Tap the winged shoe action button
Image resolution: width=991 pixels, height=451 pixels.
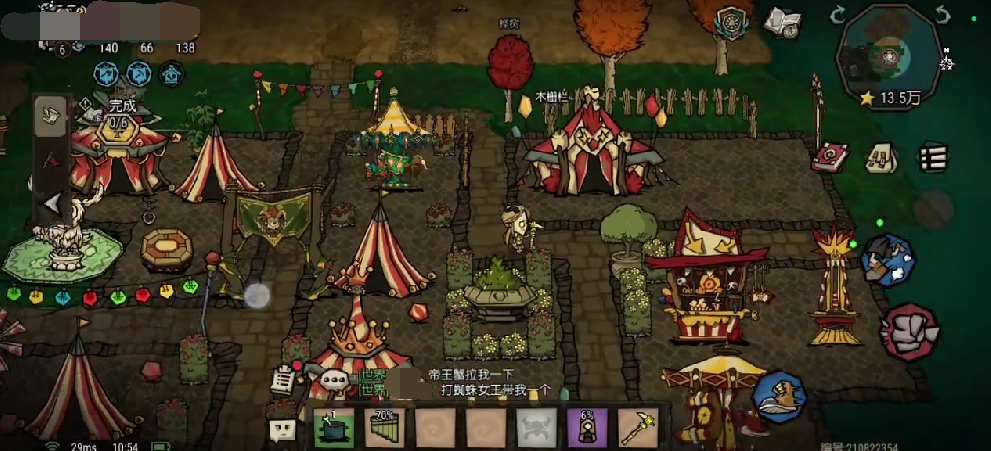click(x=779, y=394)
